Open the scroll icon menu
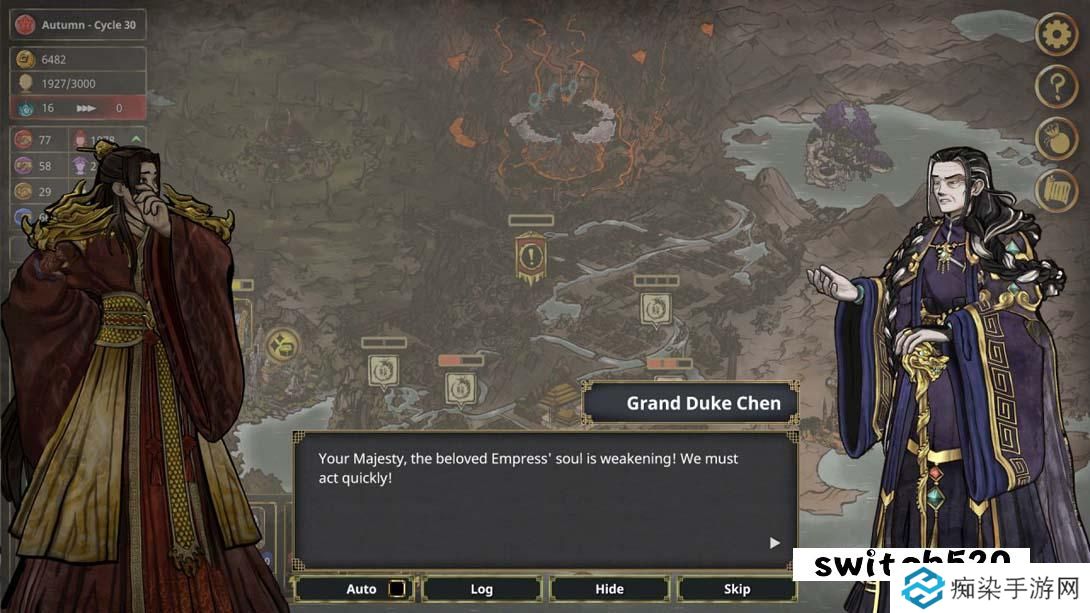This screenshot has width=1090, height=613. click(1055, 190)
